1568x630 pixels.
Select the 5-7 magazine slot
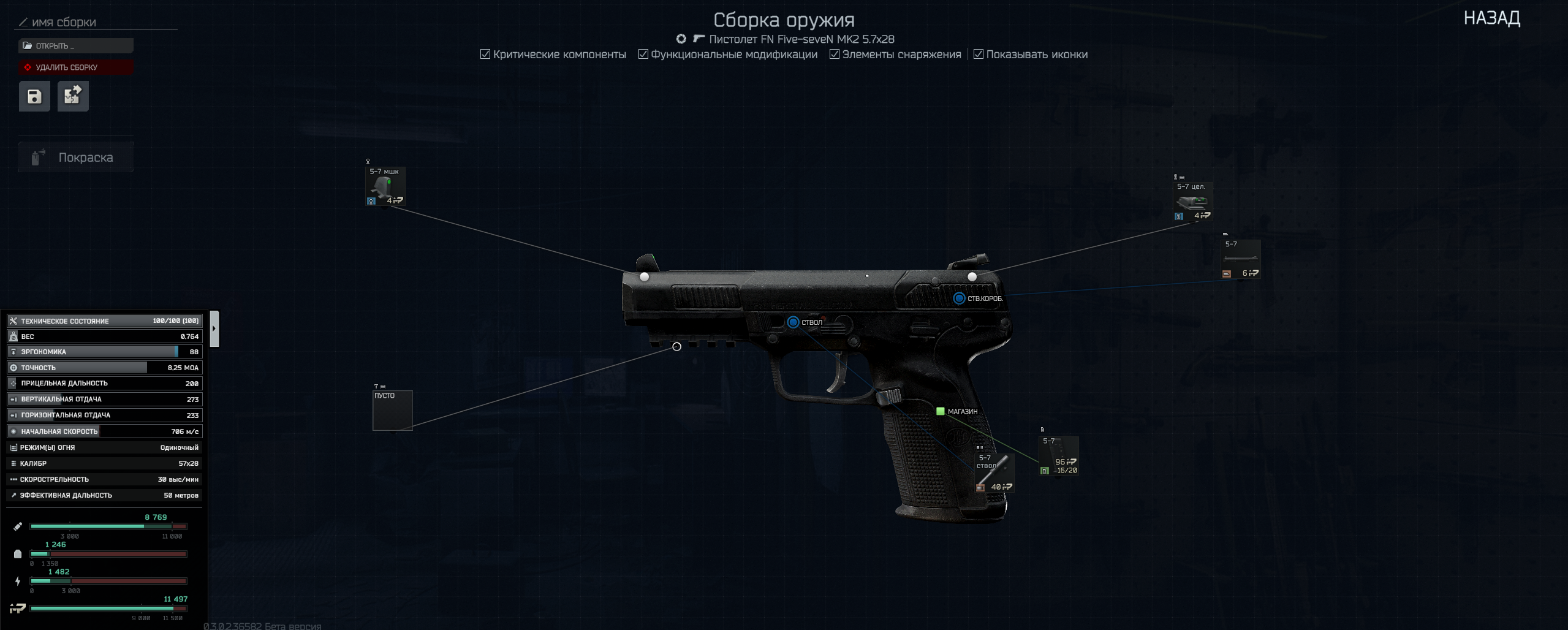click(1058, 456)
